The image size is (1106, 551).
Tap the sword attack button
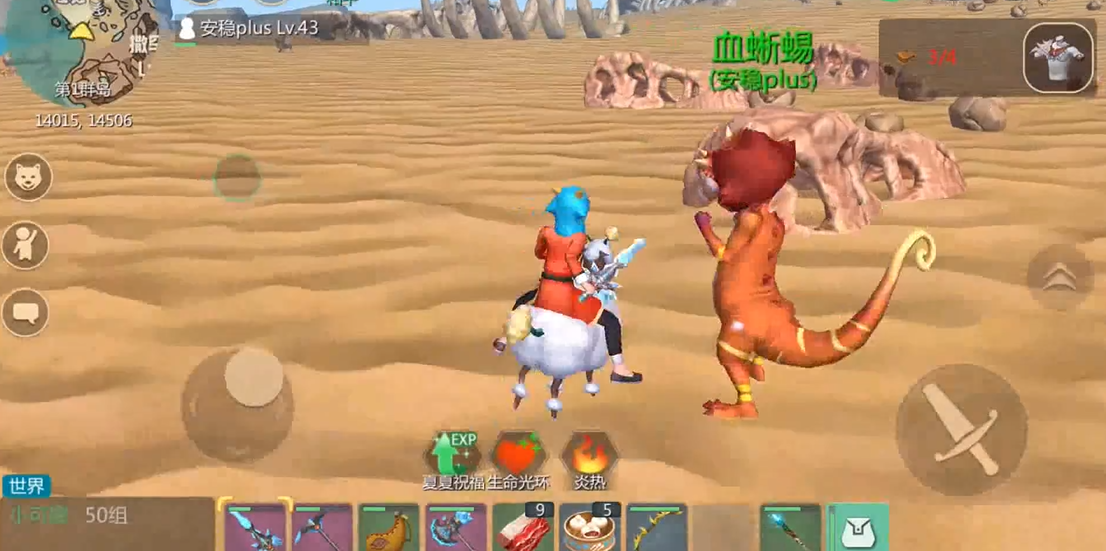click(x=960, y=430)
